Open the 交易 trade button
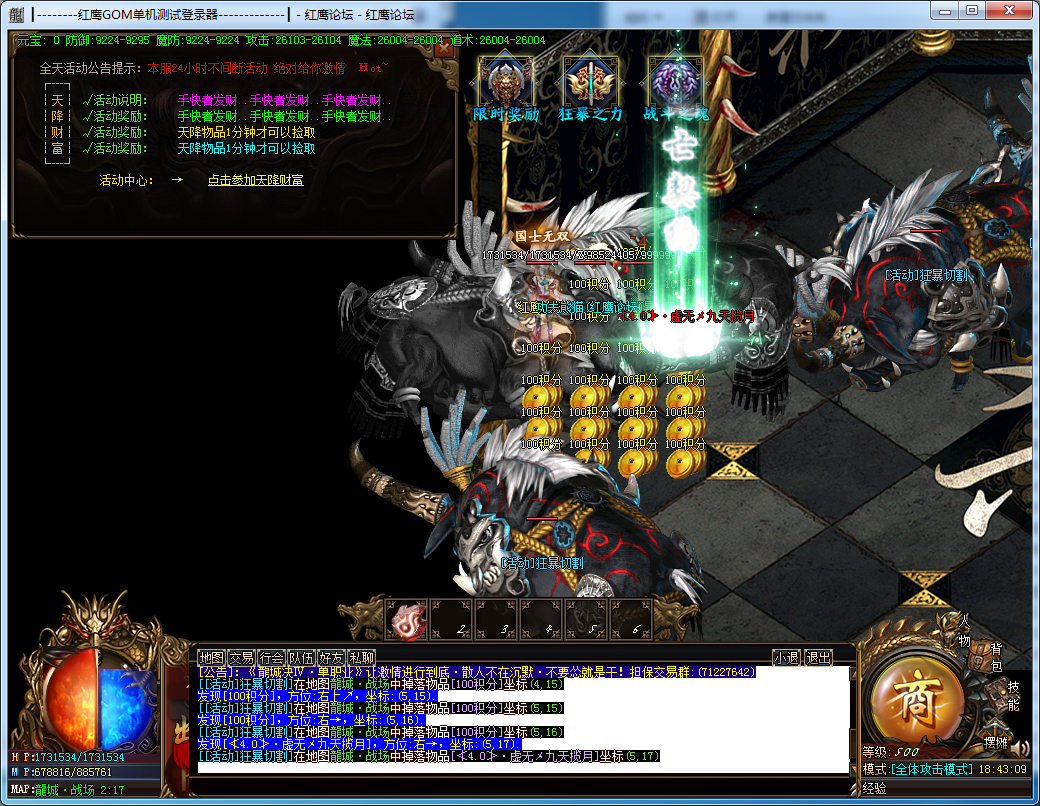Image resolution: width=1040 pixels, height=806 pixels. [x=242, y=658]
